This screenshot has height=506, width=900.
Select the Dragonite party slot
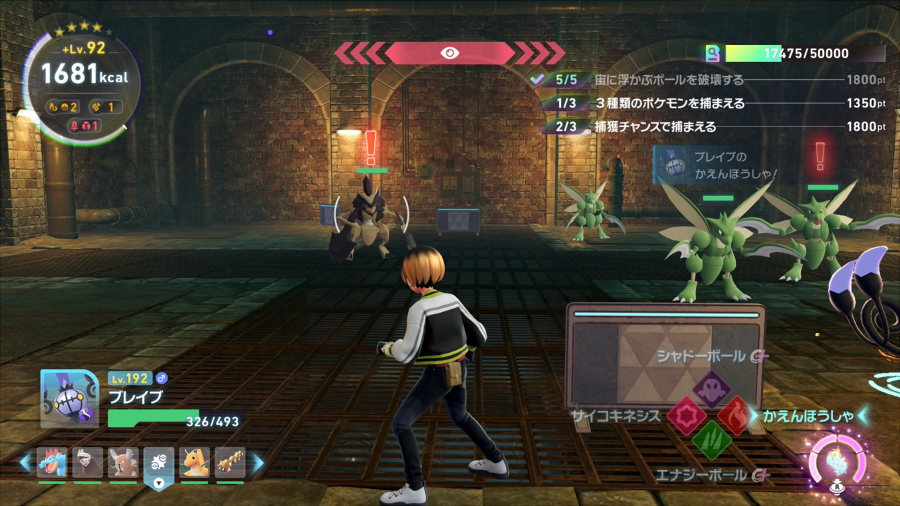coord(194,462)
